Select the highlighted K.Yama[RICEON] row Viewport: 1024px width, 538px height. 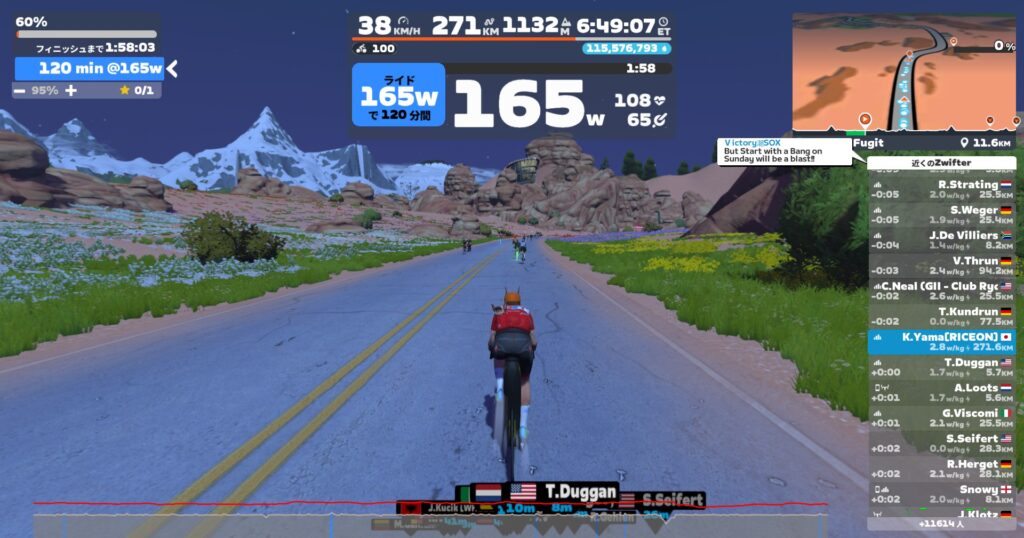coord(942,342)
